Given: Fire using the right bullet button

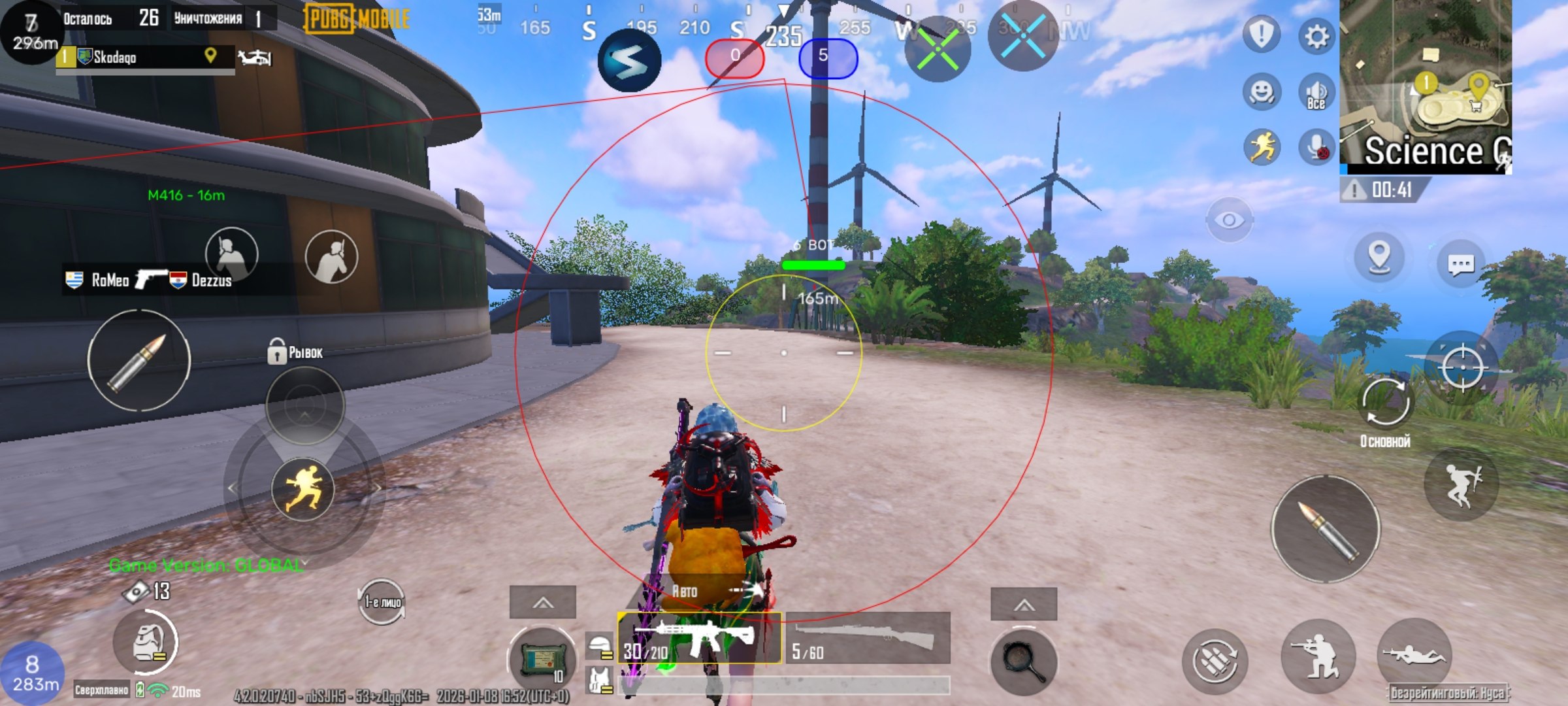Looking at the screenshot, I should tap(1325, 528).
